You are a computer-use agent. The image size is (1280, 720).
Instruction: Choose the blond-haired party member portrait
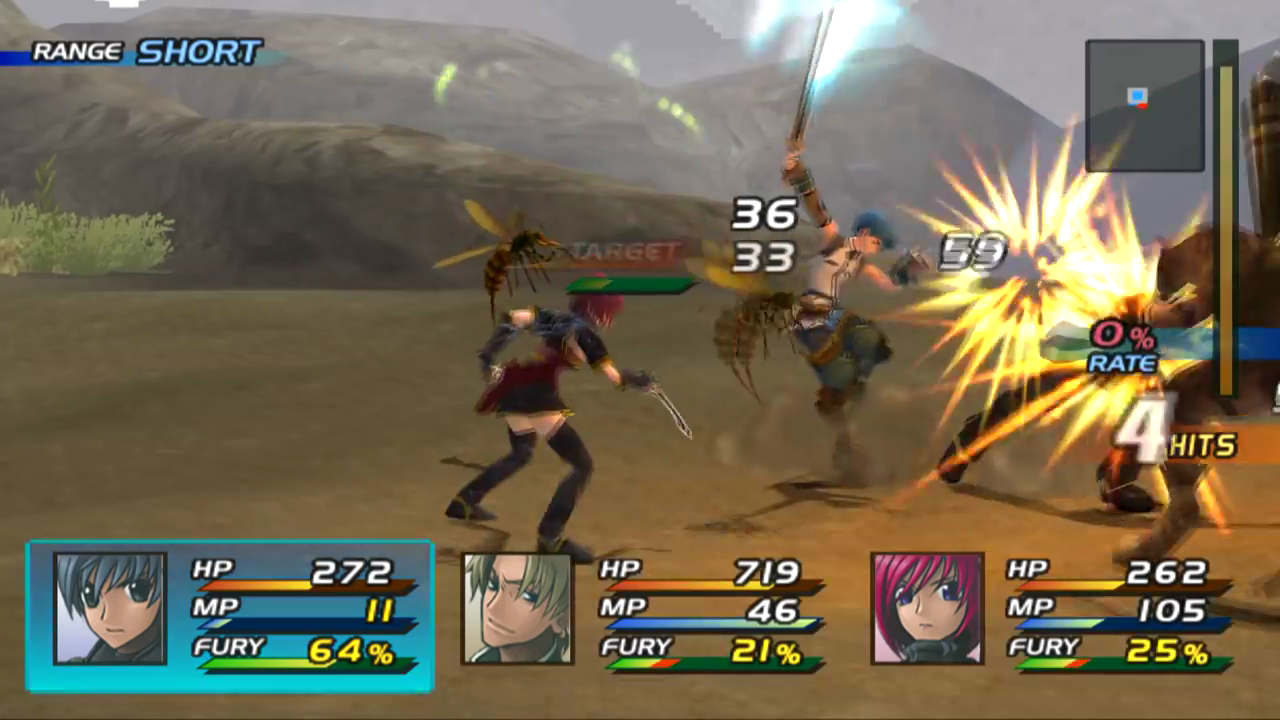[517, 608]
